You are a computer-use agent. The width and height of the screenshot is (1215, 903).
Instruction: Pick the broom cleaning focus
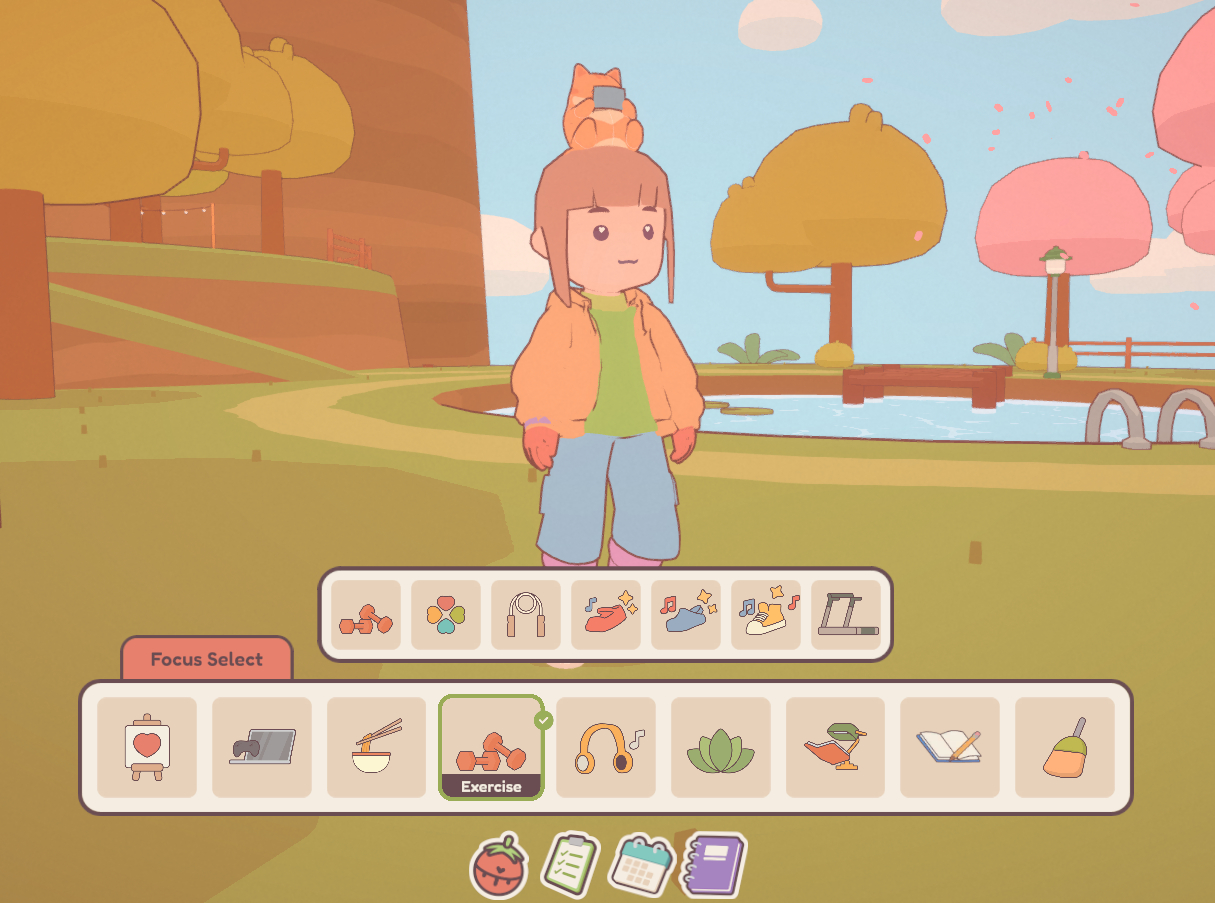point(1065,747)
